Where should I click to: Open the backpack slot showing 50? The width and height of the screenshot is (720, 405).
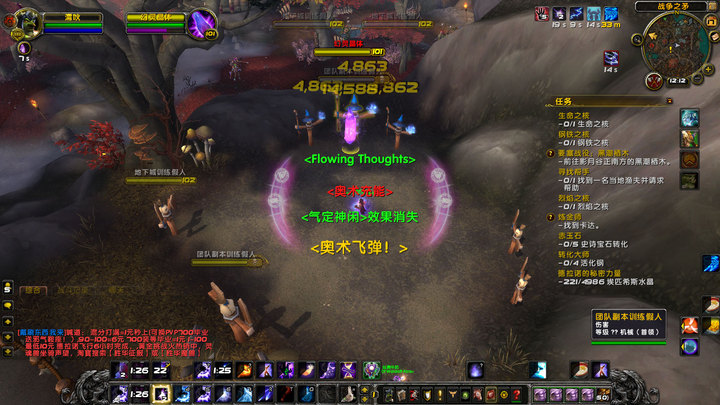point(603,393)
